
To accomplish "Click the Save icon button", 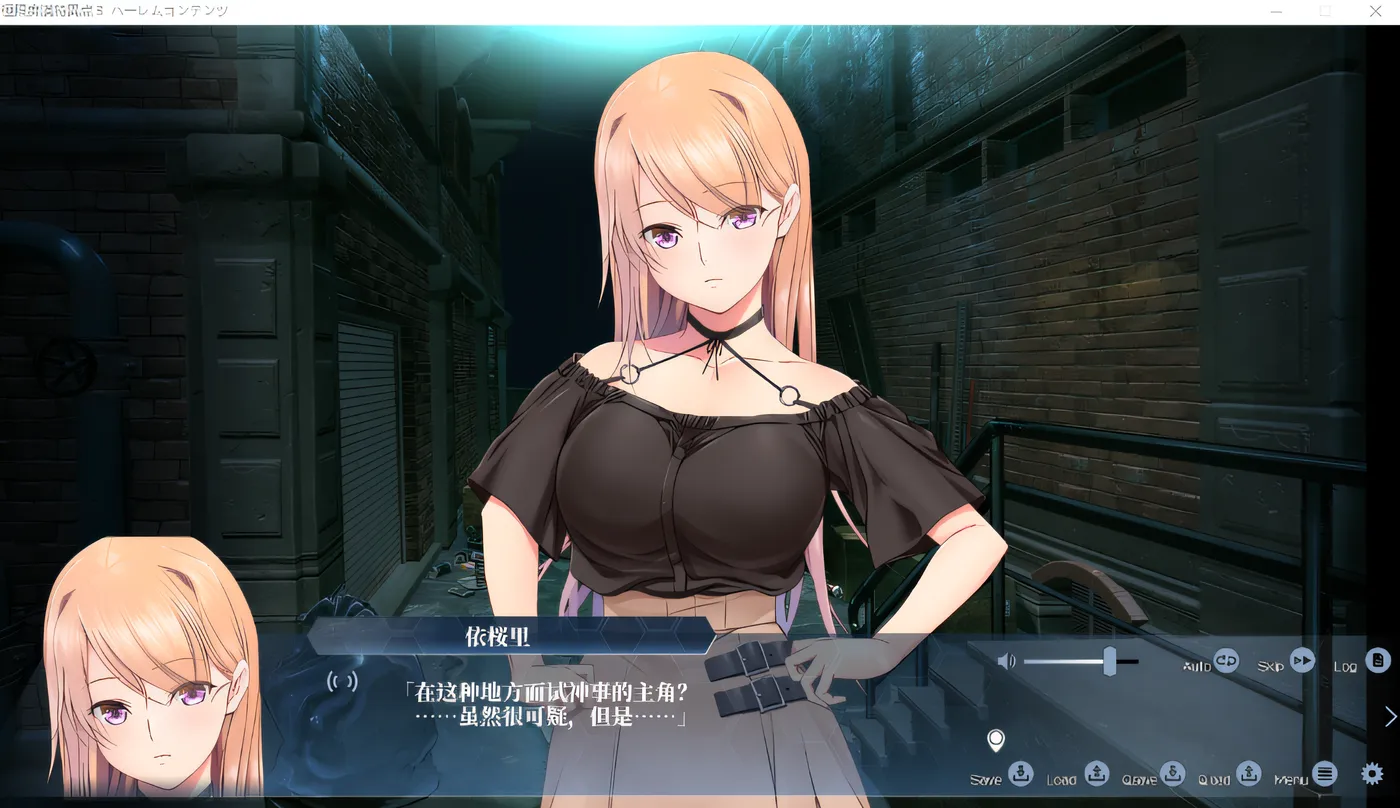I will (1021, 773).
